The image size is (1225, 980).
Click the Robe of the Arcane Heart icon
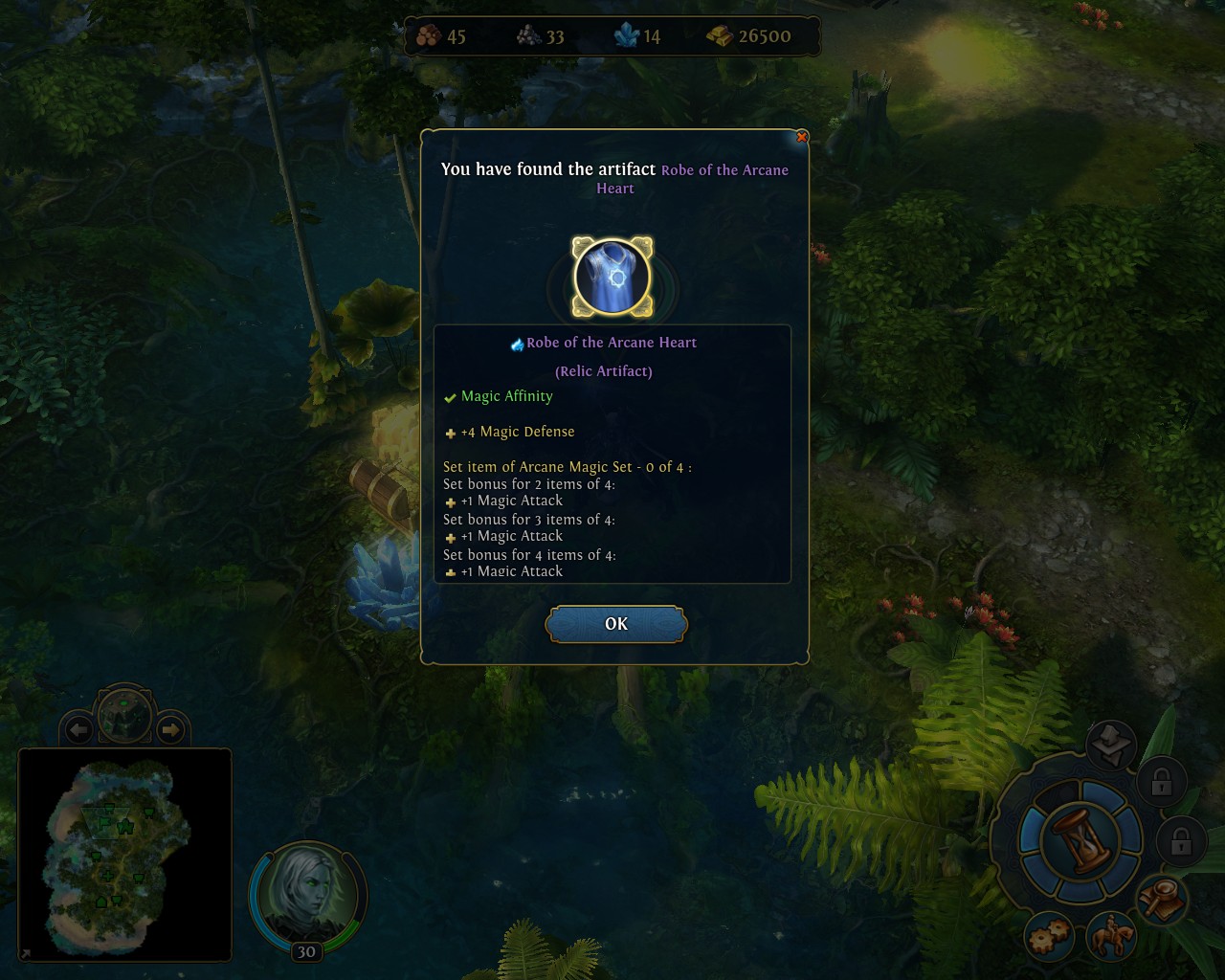pyautogui.click(x=612, y=278)
